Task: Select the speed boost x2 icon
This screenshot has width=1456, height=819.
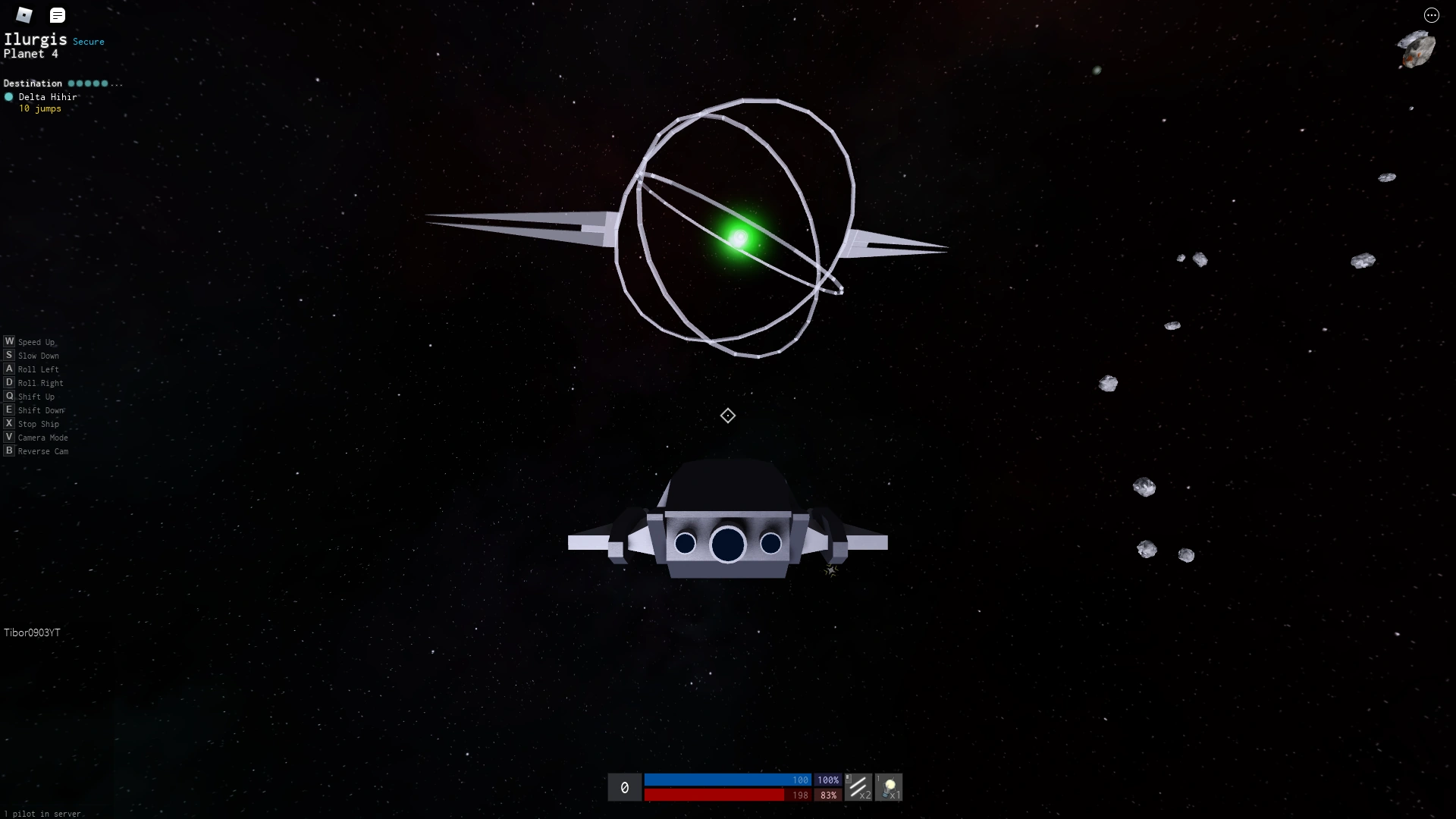Action: [x=861, y=787]
